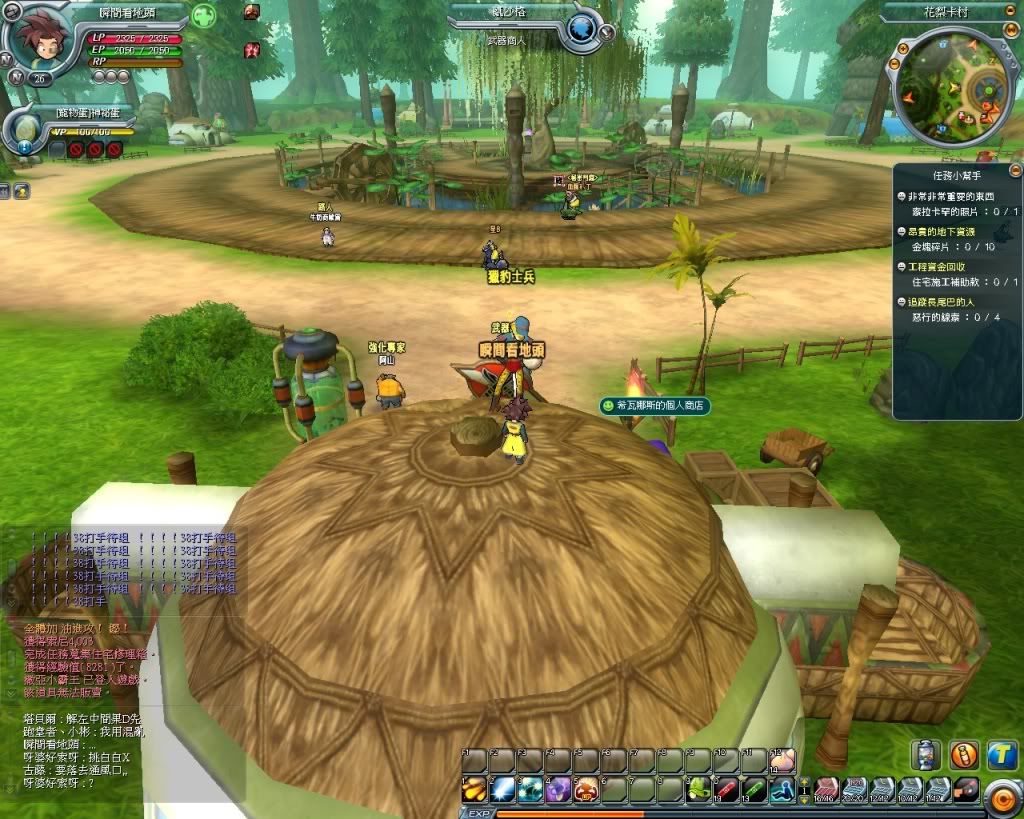1024x819 pixels.
Task: Select the 非常非常重要的東西 quest entry
Action: pyautogui.click(x=946, y=197)
